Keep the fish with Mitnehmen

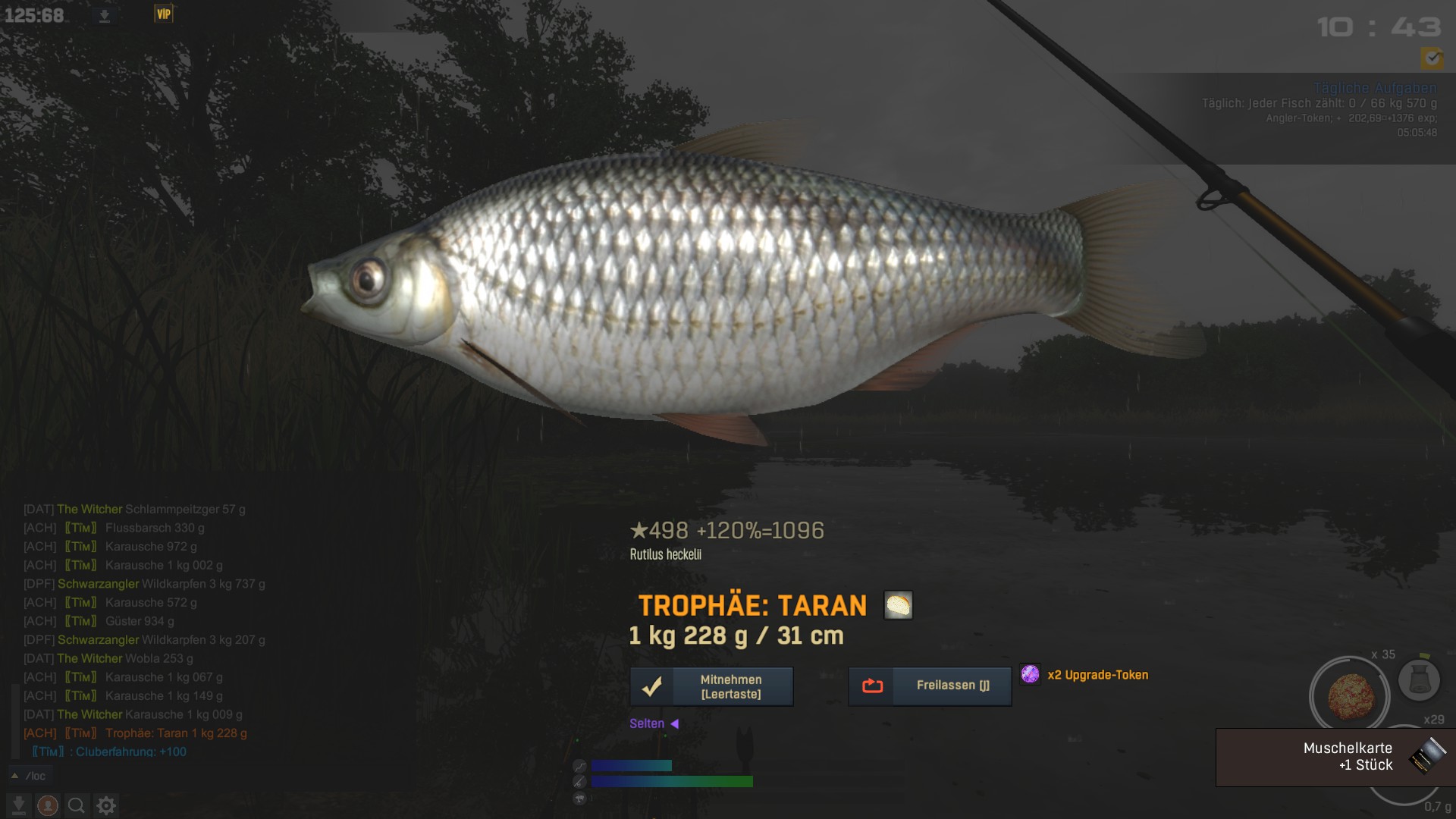click(x=711, y=686)
